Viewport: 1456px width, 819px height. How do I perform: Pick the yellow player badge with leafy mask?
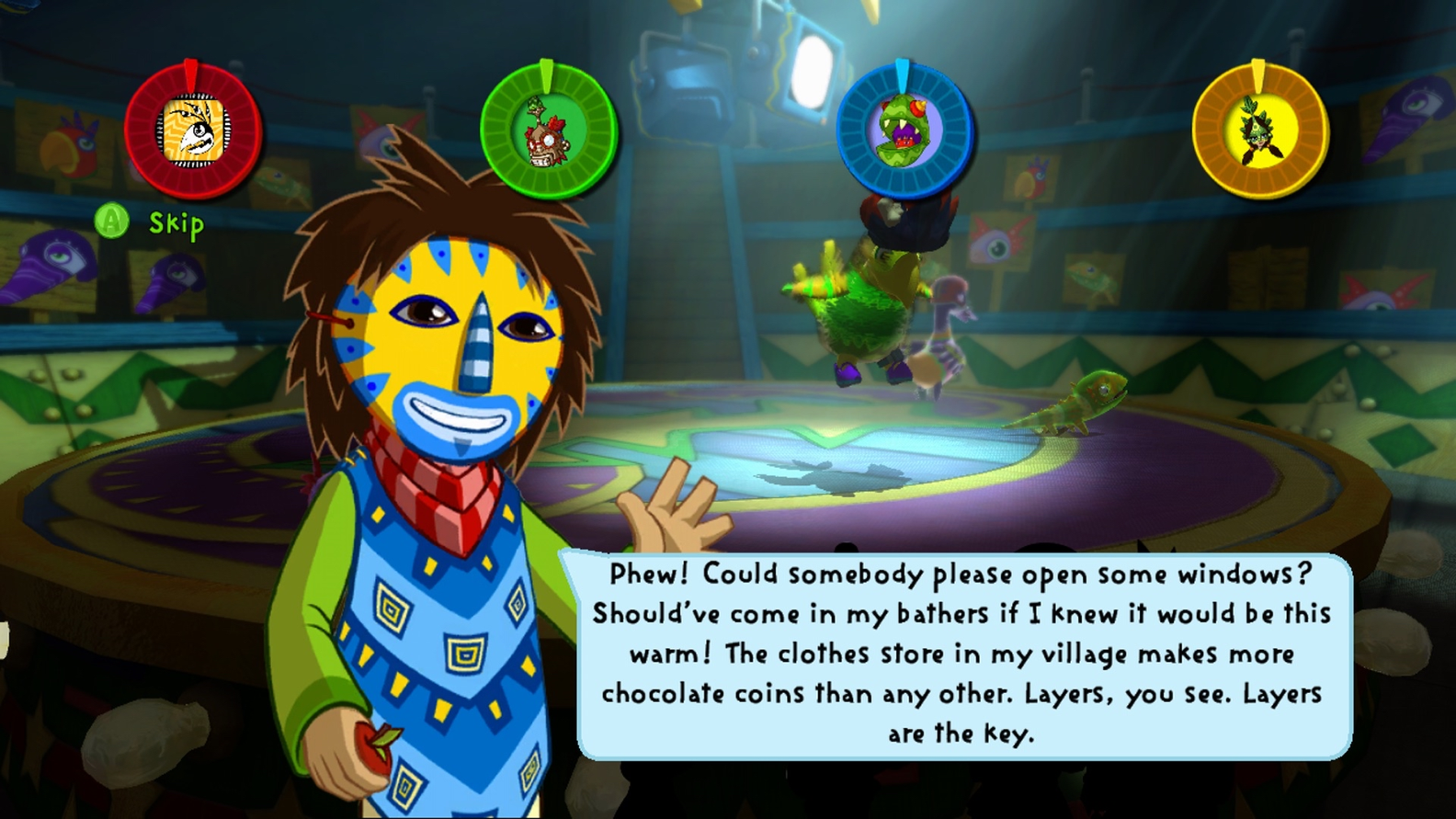[x=1259, y=131]
